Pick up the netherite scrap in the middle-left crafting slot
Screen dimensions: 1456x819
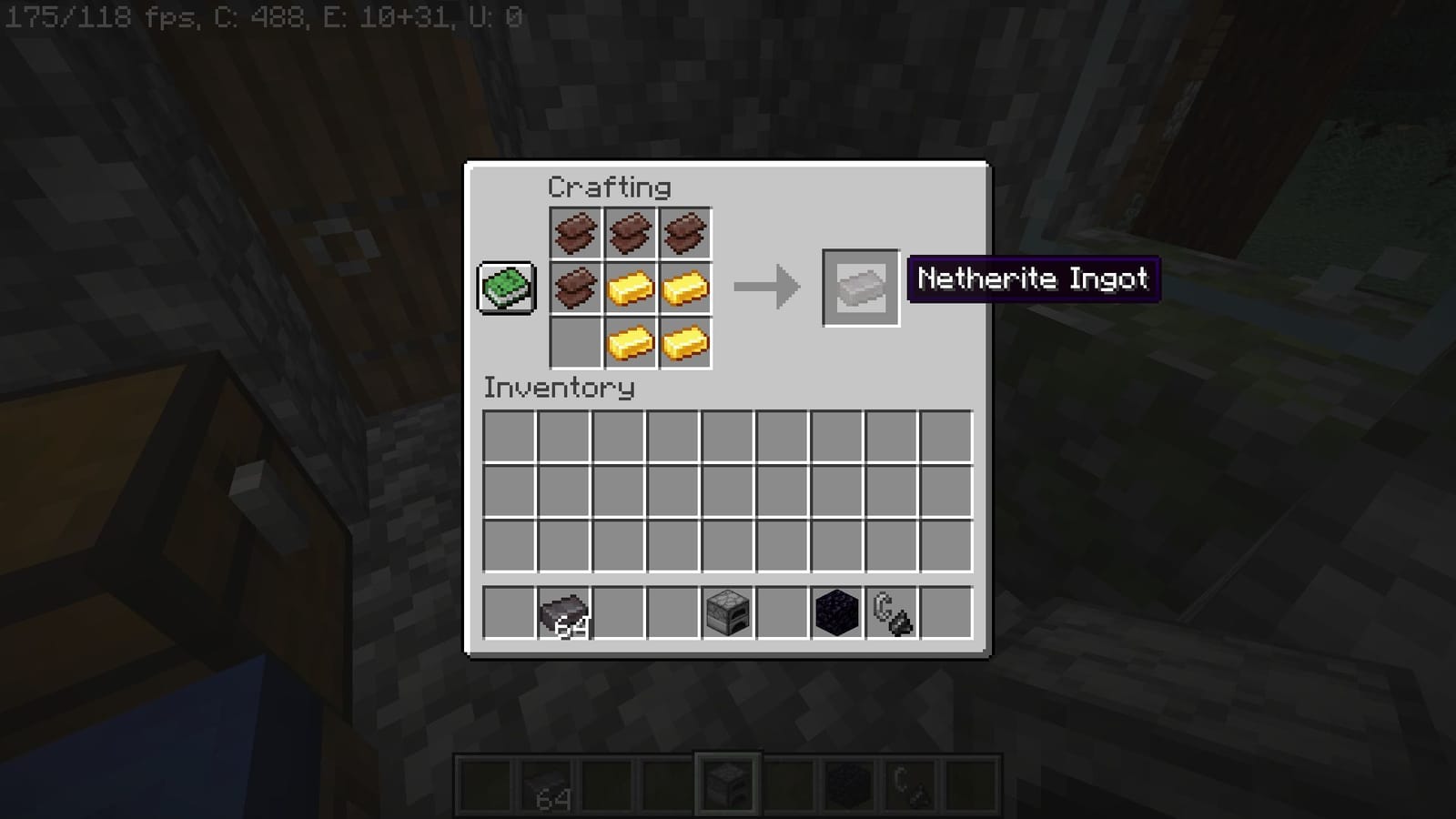[x=576, y=288]
